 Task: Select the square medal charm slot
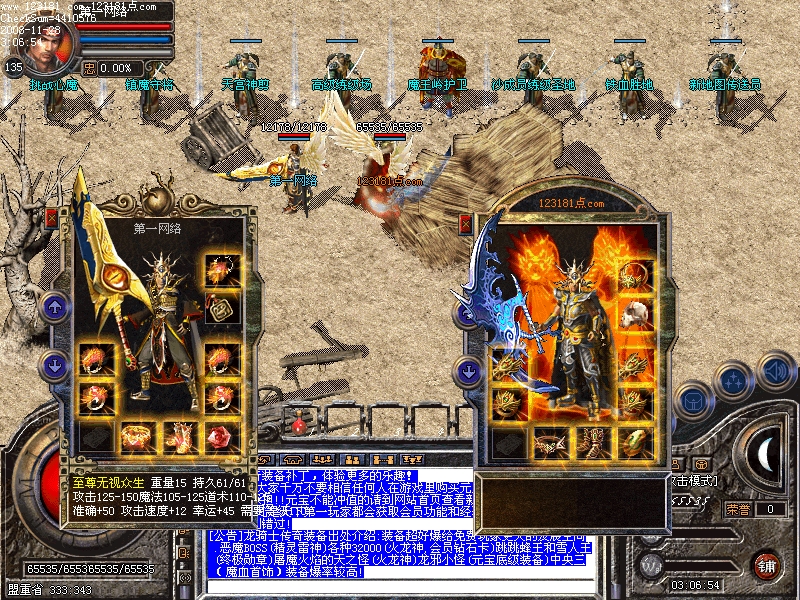pyautogui.click(x=220, y=306)
